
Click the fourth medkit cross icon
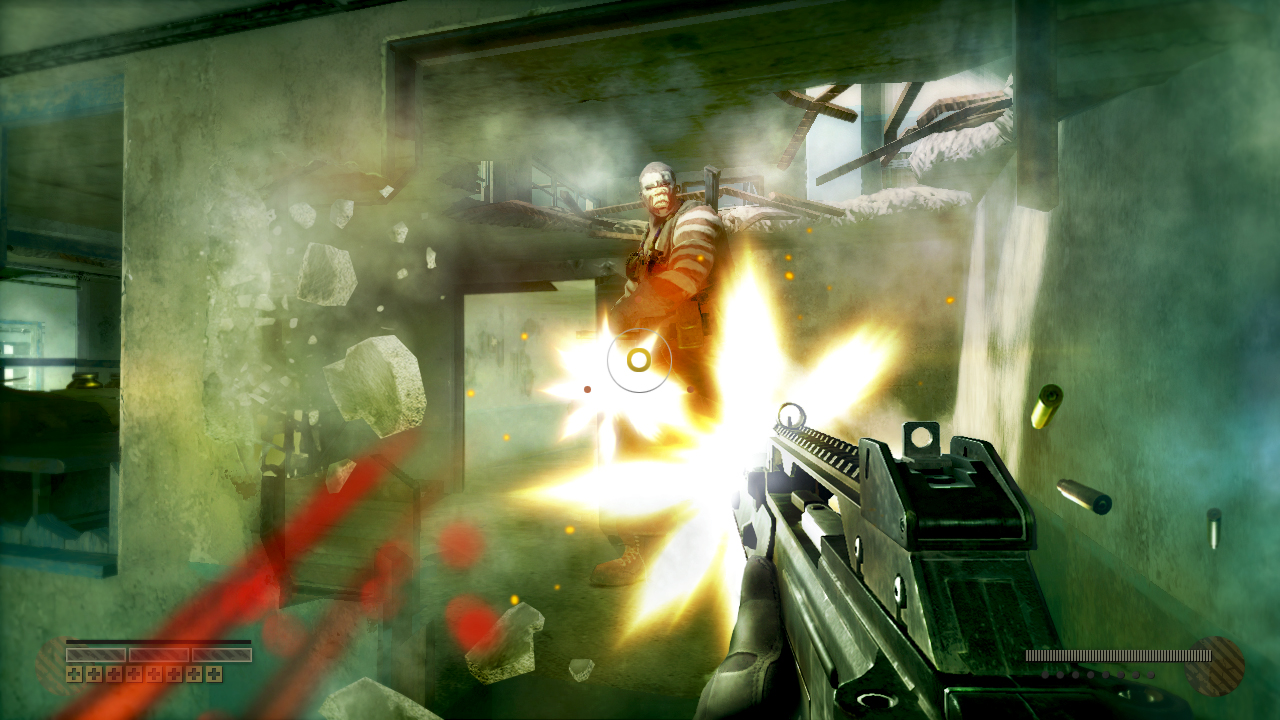click(134, 674)
